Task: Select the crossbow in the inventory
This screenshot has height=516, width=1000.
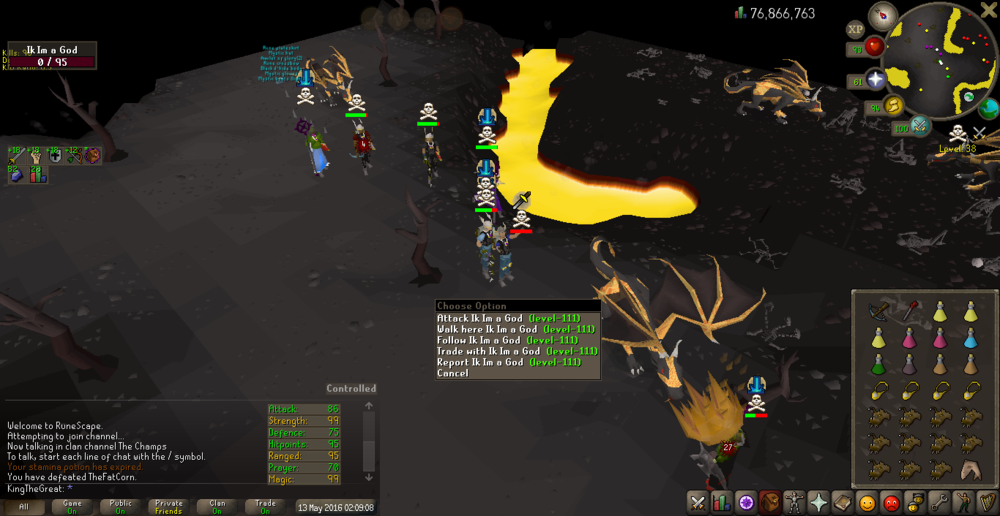Action: (878, 311)
